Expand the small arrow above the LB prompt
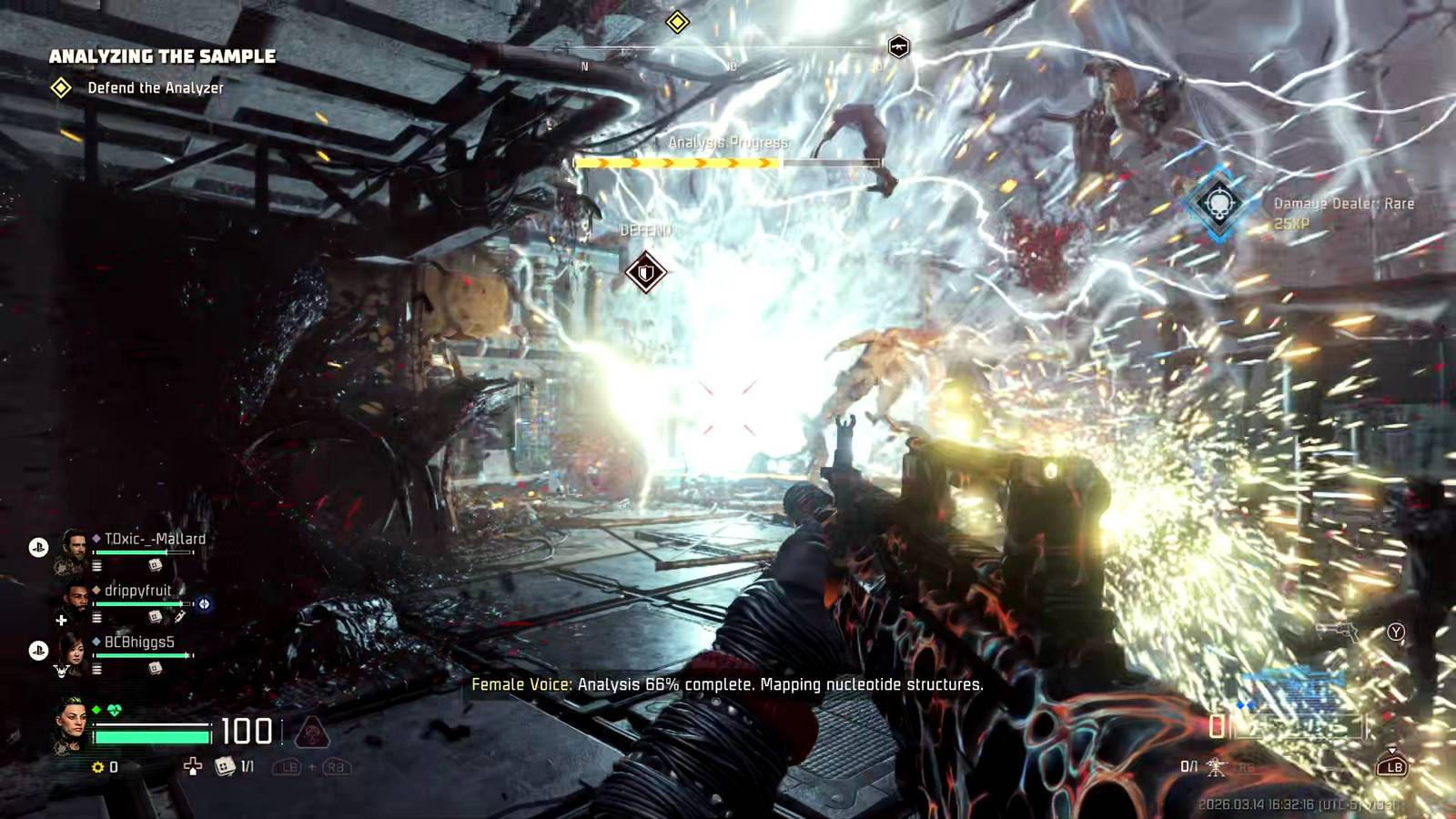The image size is (1456, 819). coord(1392,752)
